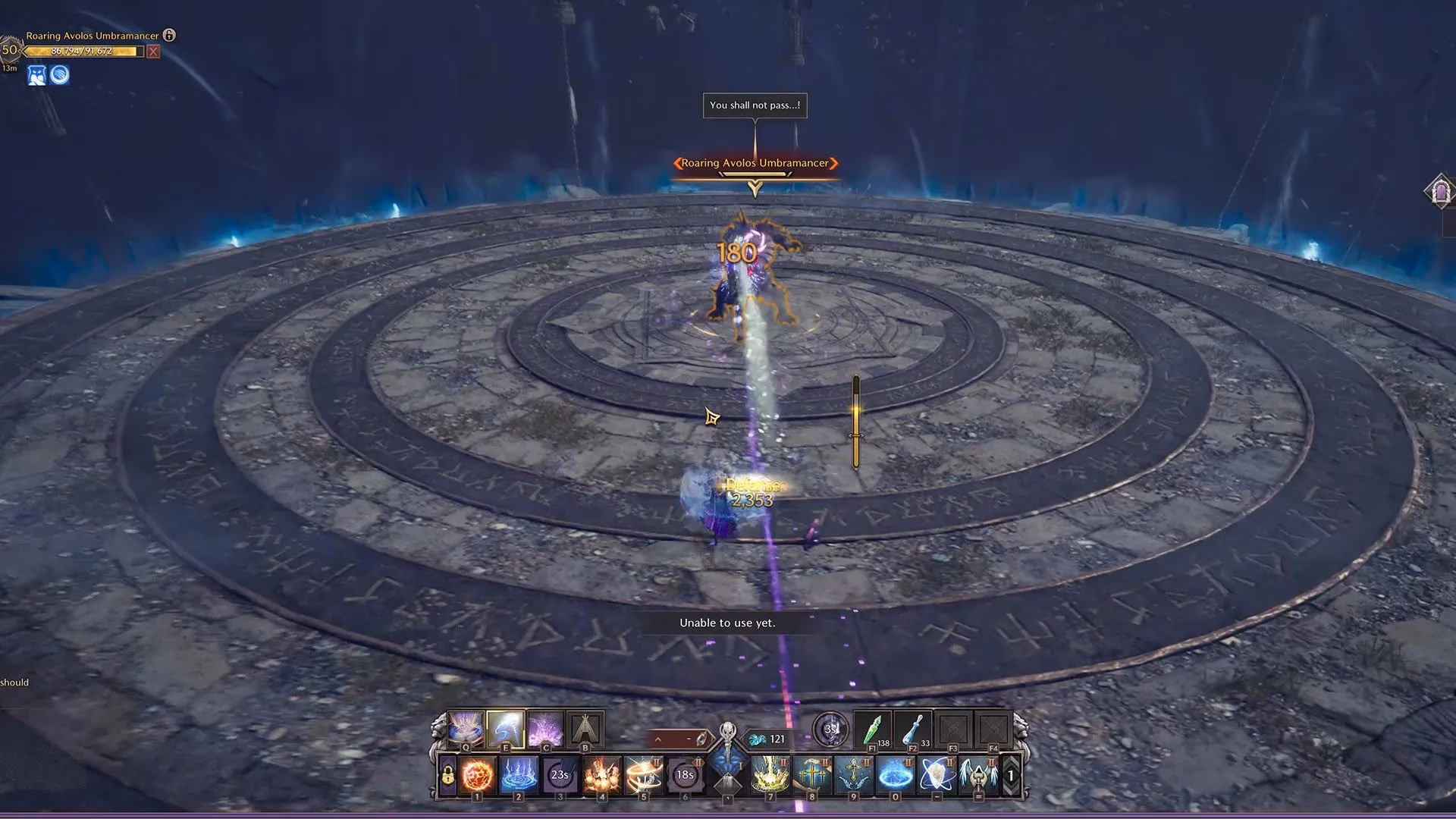Image resolution: width=1456 pixels, height=819 pixels.
Task: Expand the chevron on the bar above the hotbar
Action: coord(658,738)
